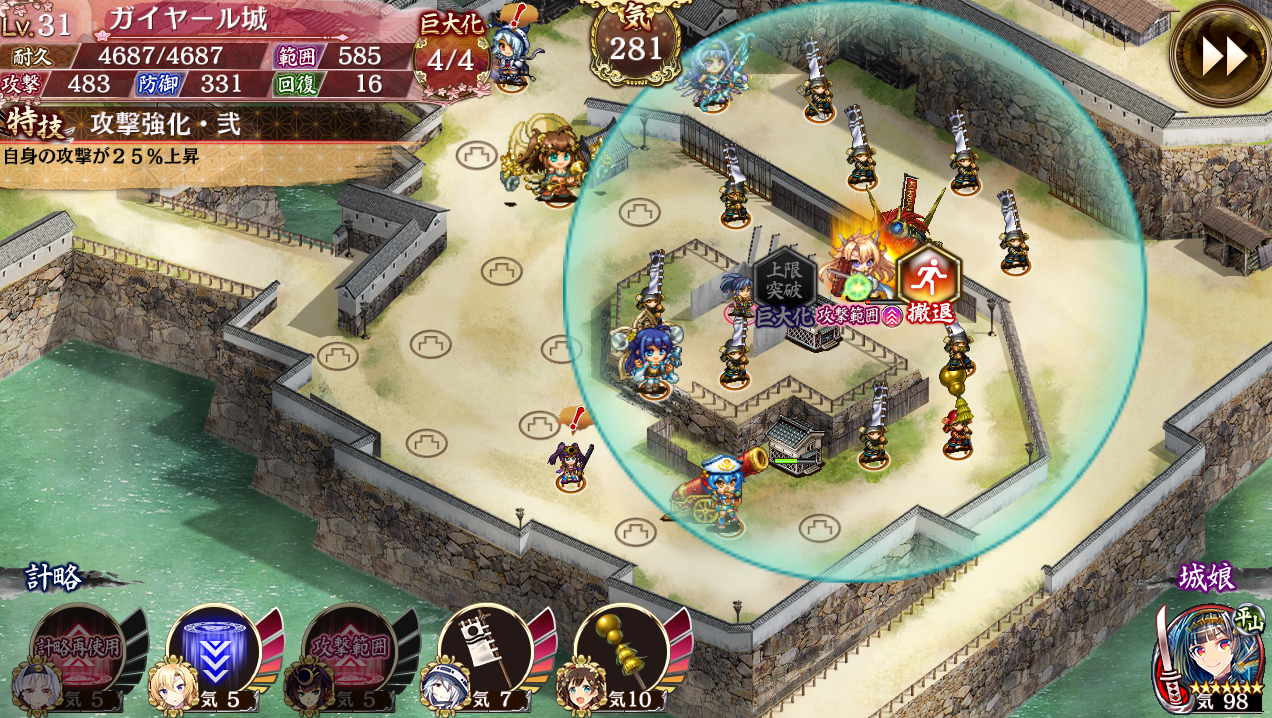Toggle the fast-forward speed button

(1223, 54)
